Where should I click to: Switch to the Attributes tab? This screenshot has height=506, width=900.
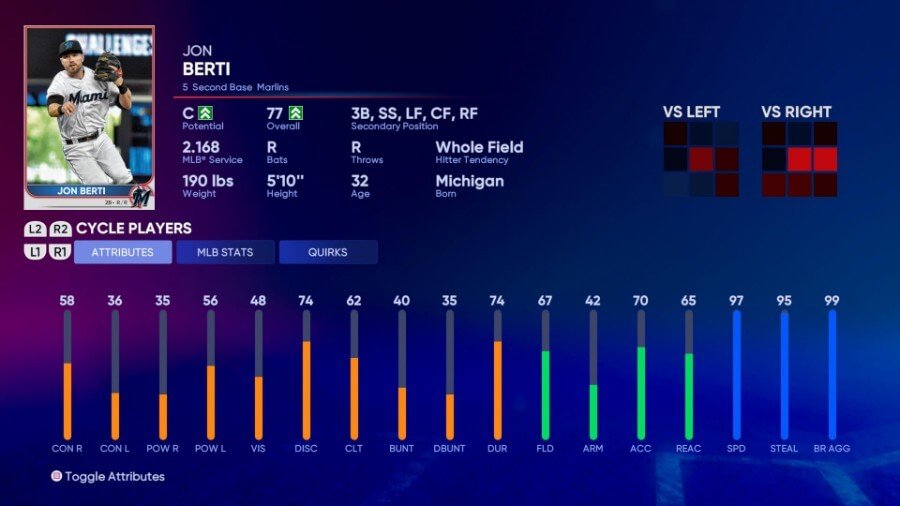click(x=123, y=252)
